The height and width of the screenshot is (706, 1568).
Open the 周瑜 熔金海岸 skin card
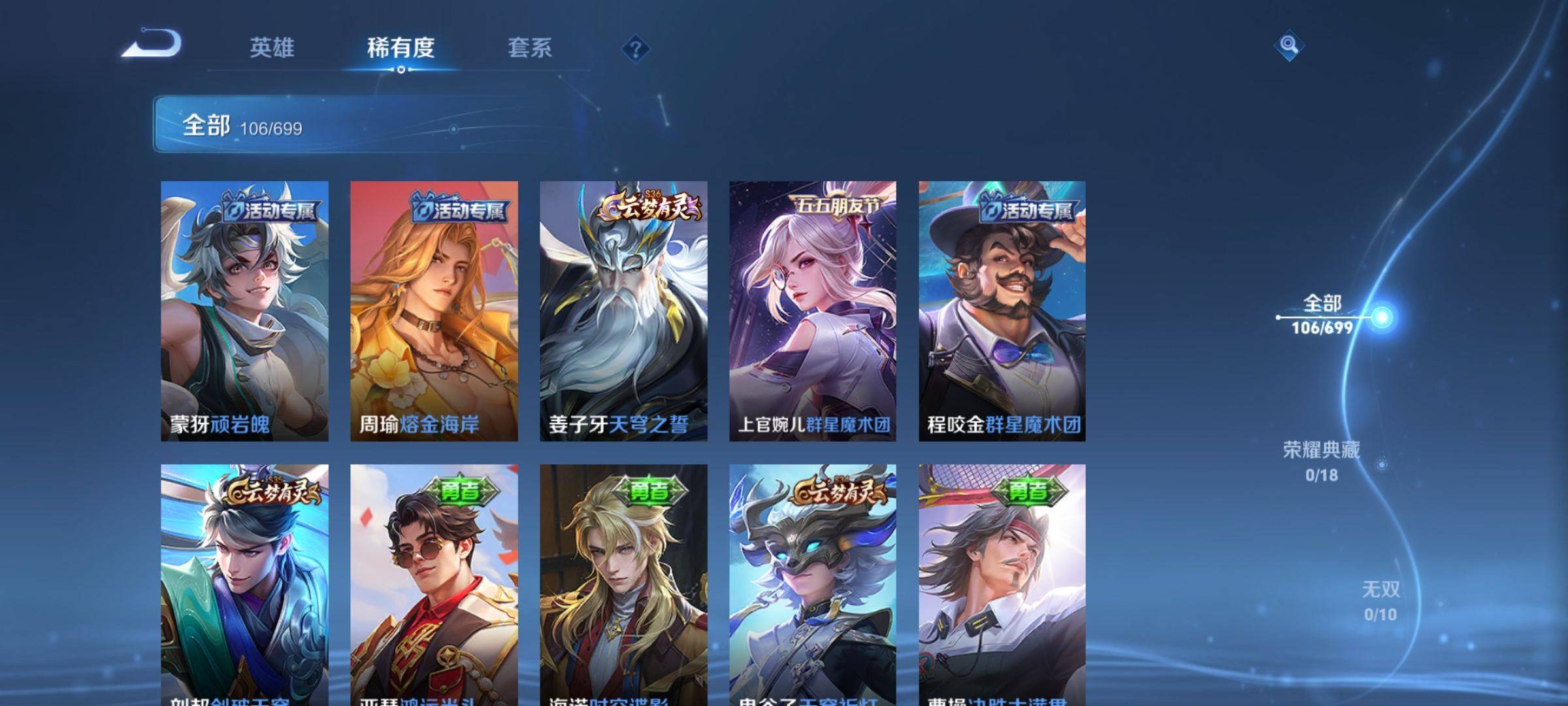coord(434,311)
